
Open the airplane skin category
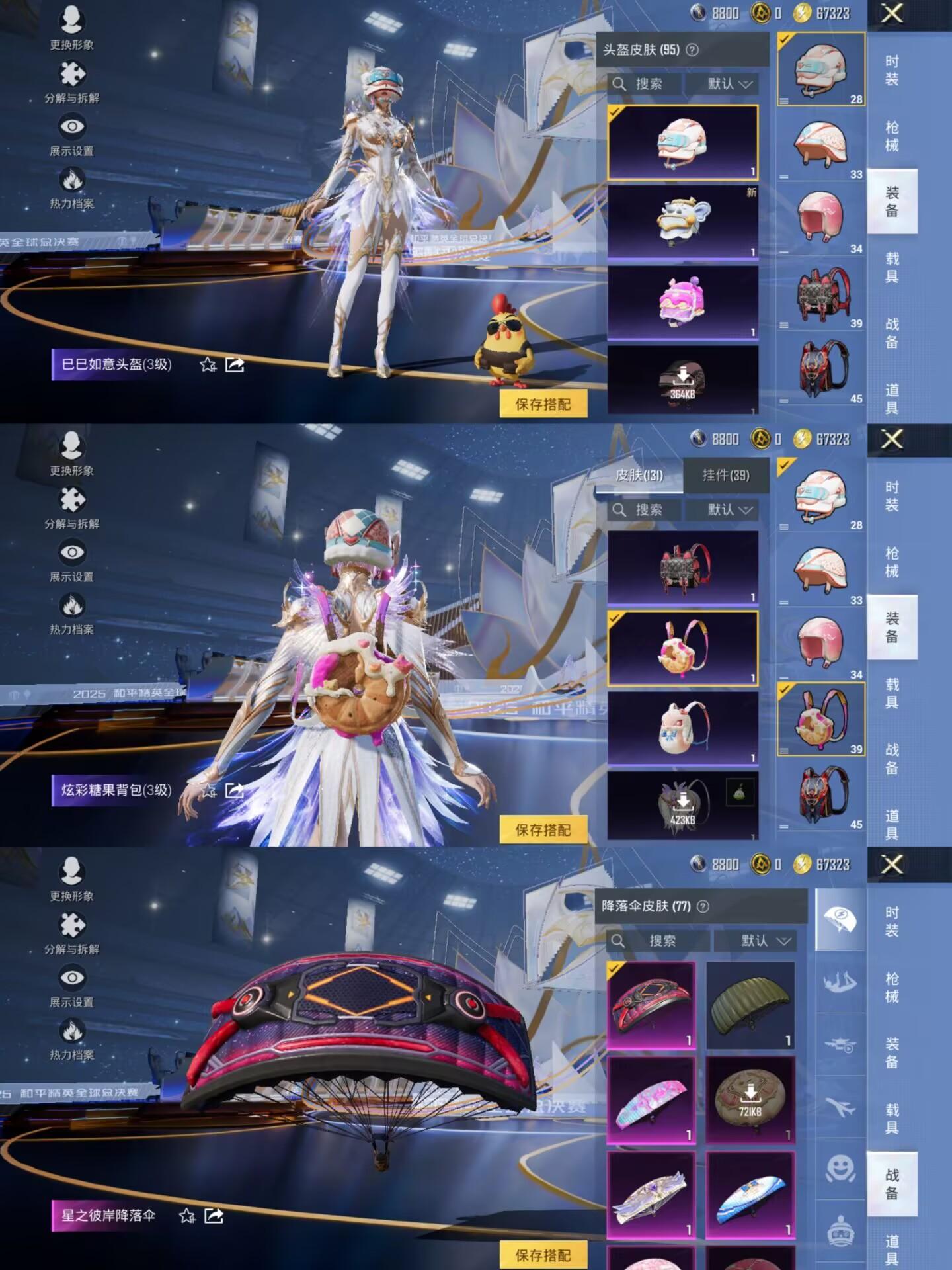pos(840,1106)
